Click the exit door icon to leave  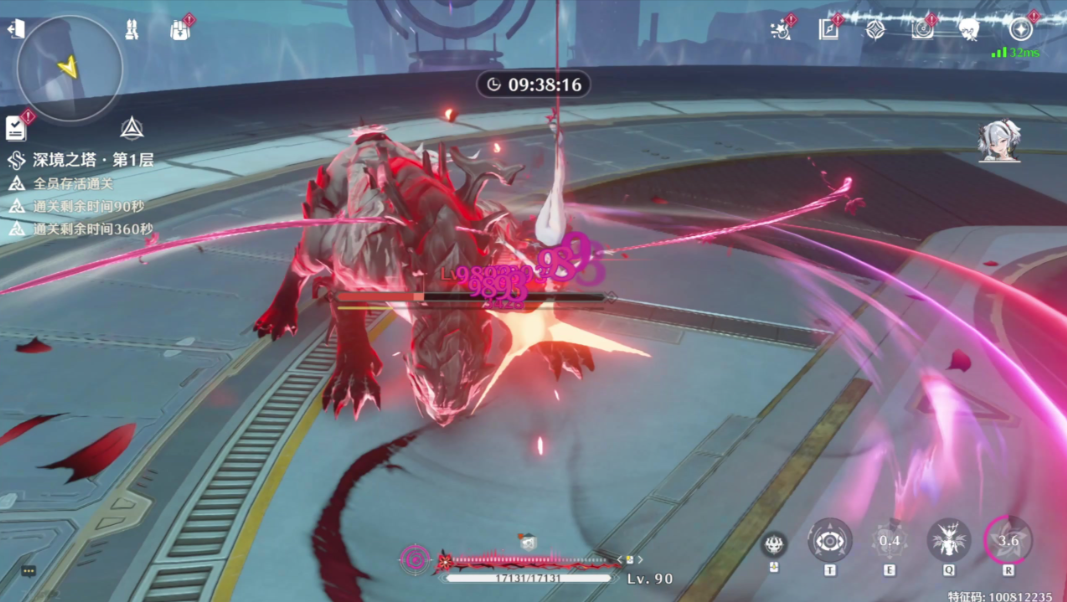coord(16,29)
